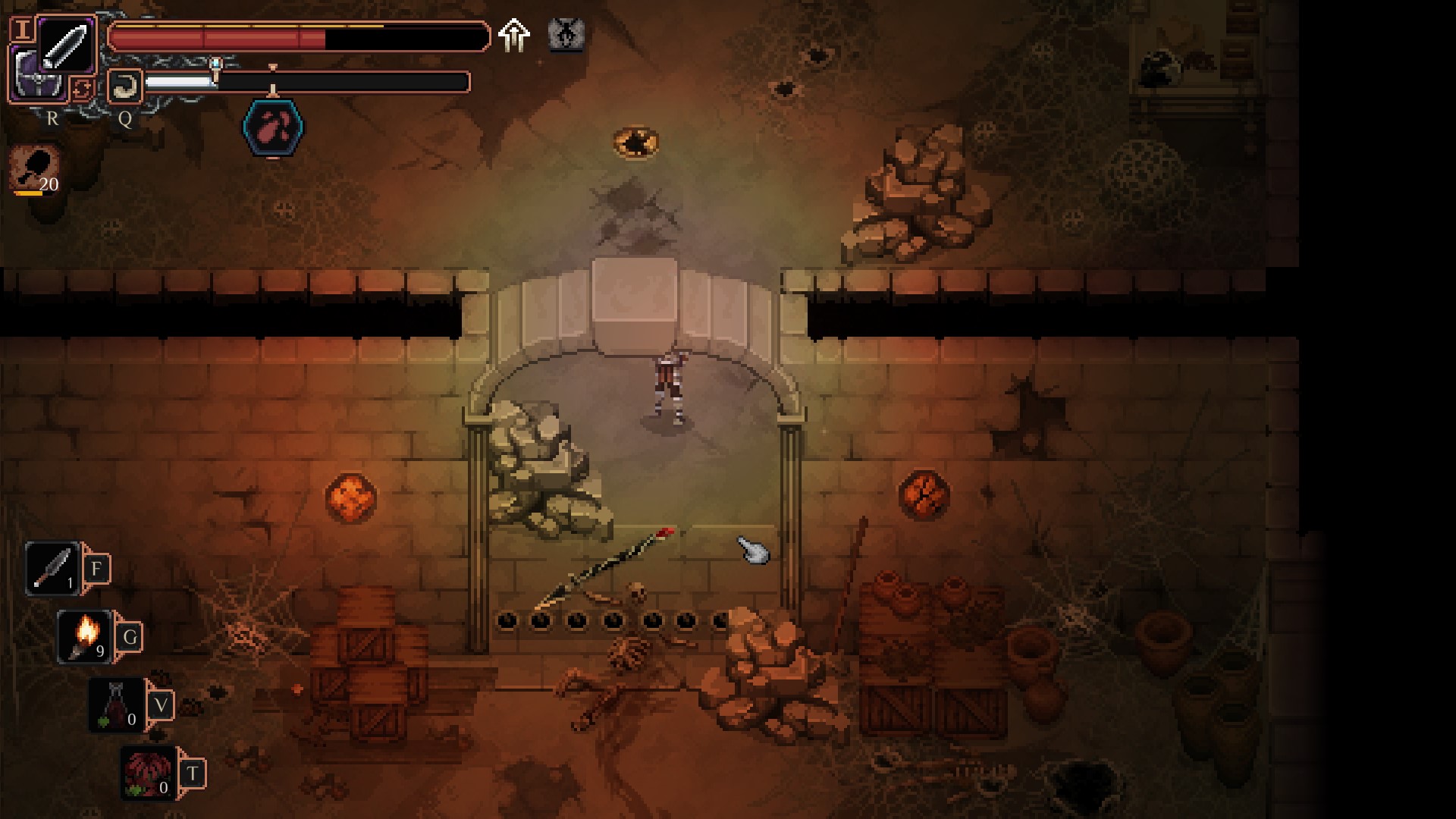Click the shovel icon showing 20
Image resolution: width=1456 pixels, height=819 pixels.
36,169
